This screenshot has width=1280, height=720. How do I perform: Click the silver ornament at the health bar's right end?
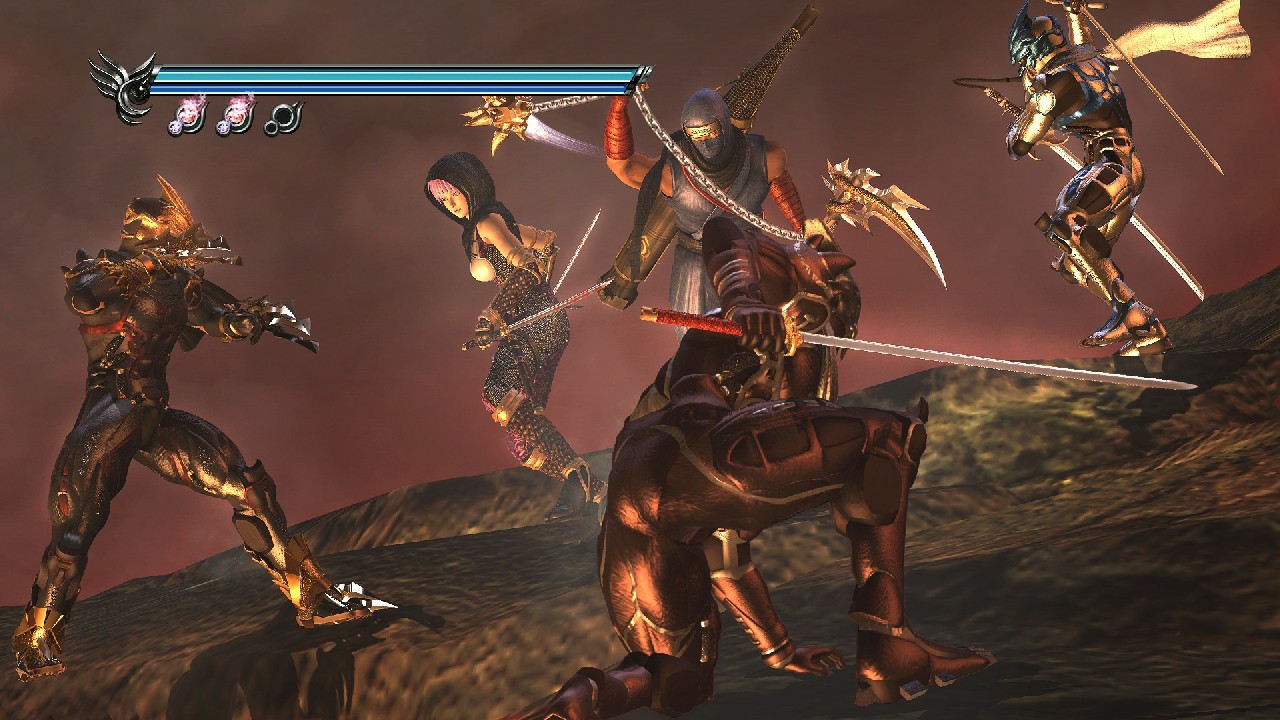[645, 75]
